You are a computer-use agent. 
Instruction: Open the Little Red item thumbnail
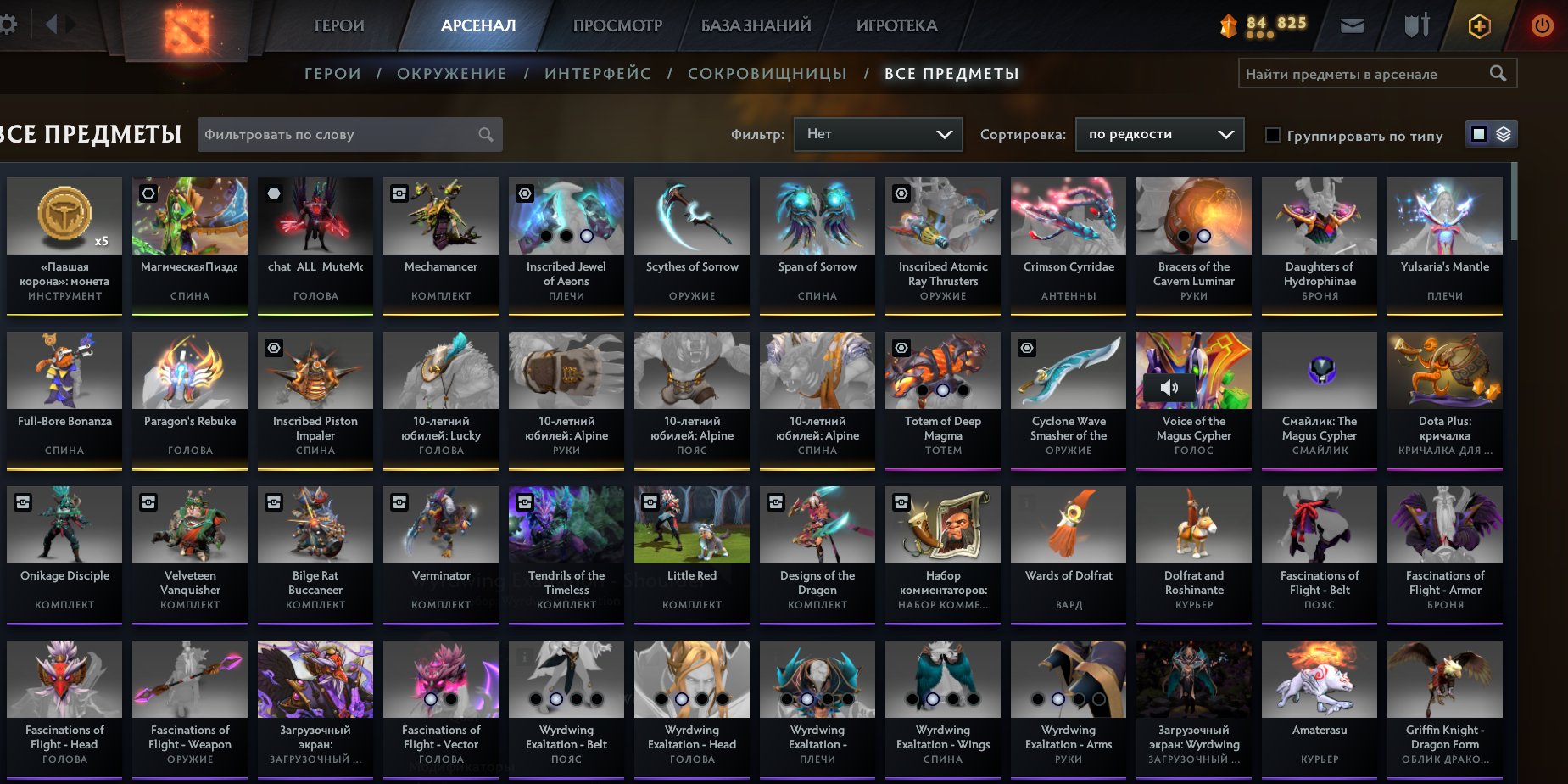coord(691,524)
